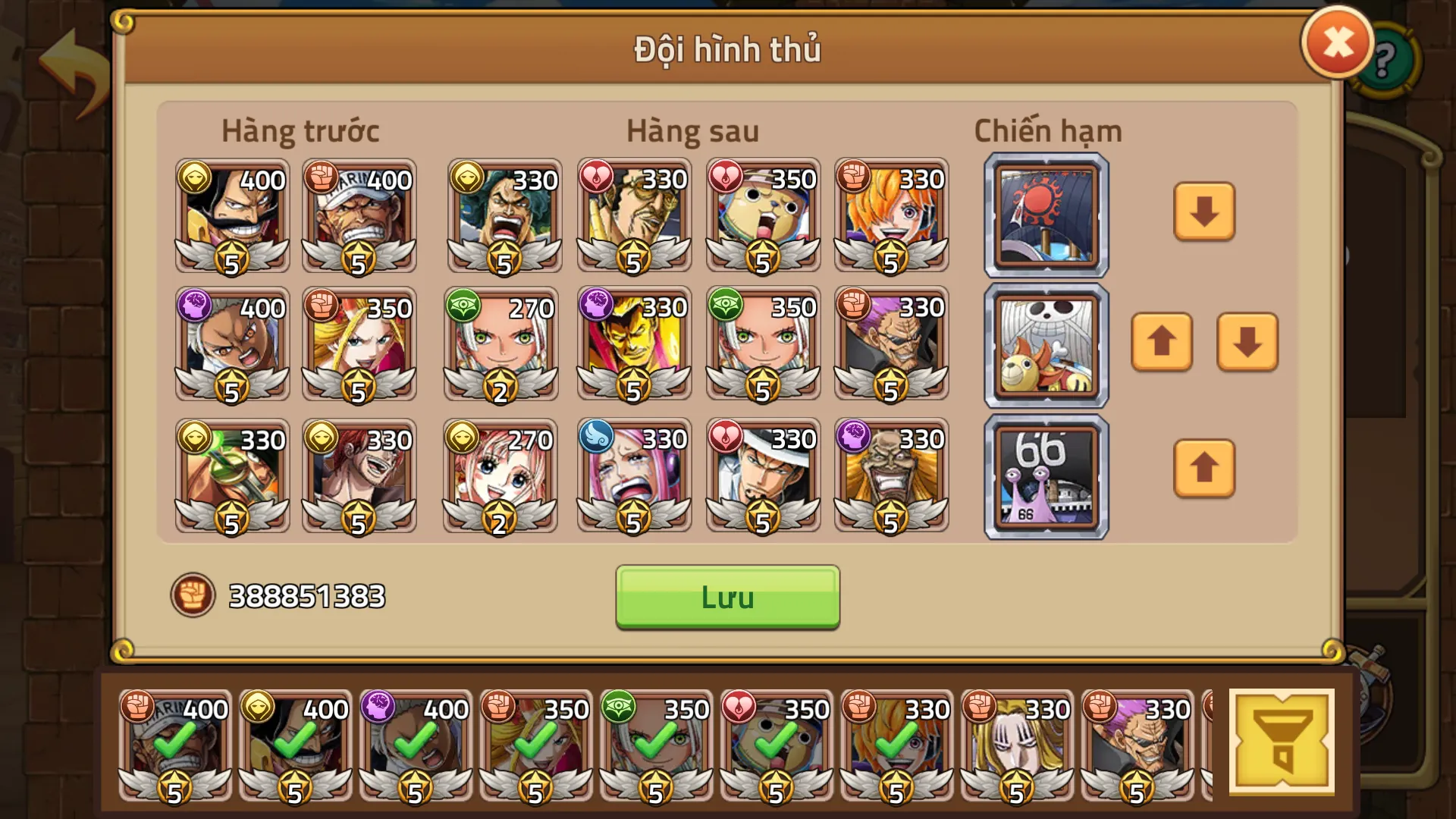This screenshot has height=819, width=1456.
Task: Tap Lưu to save the formation
Action: [x=726, y=598]
